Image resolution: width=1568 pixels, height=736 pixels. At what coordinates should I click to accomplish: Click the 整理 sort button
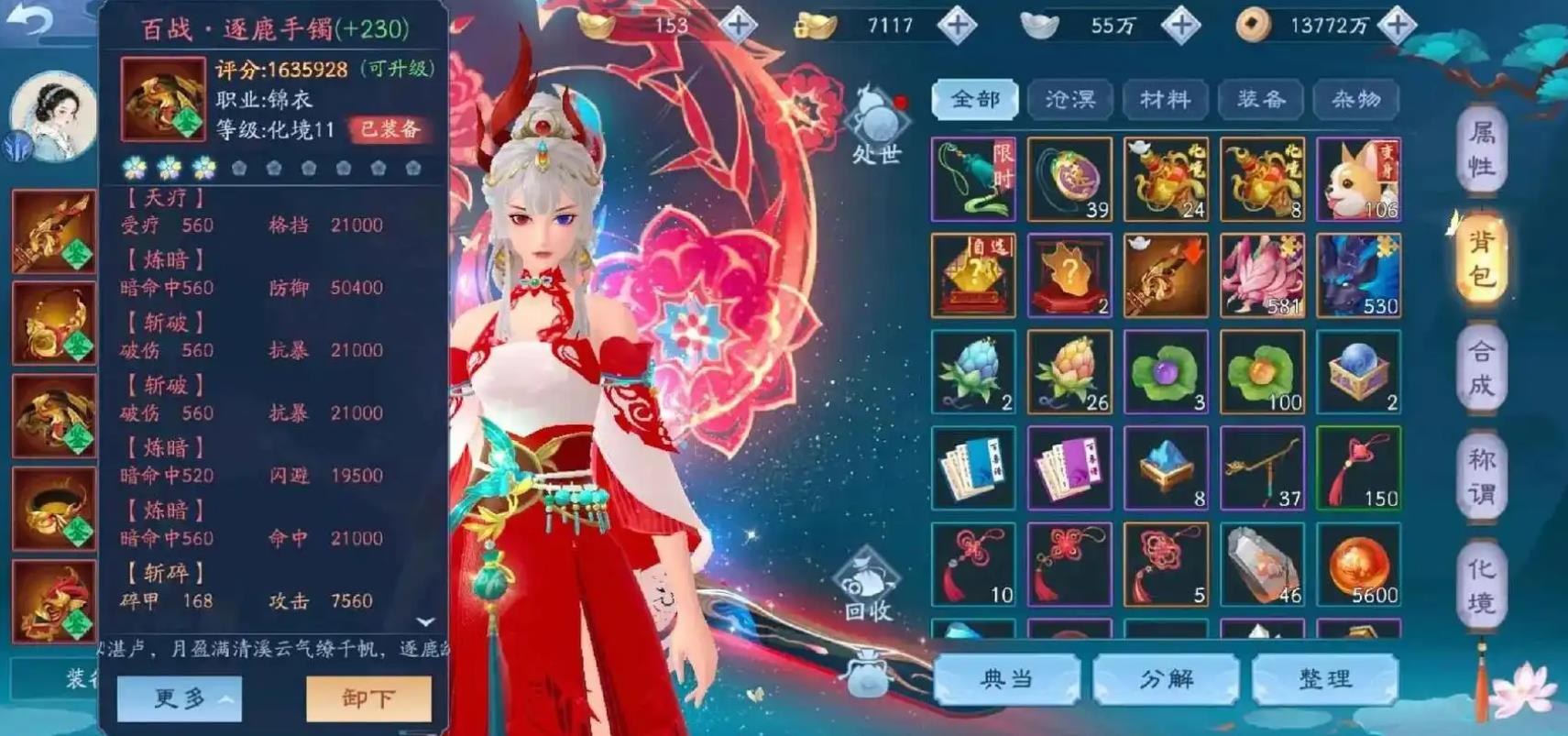pos(1327,679)
